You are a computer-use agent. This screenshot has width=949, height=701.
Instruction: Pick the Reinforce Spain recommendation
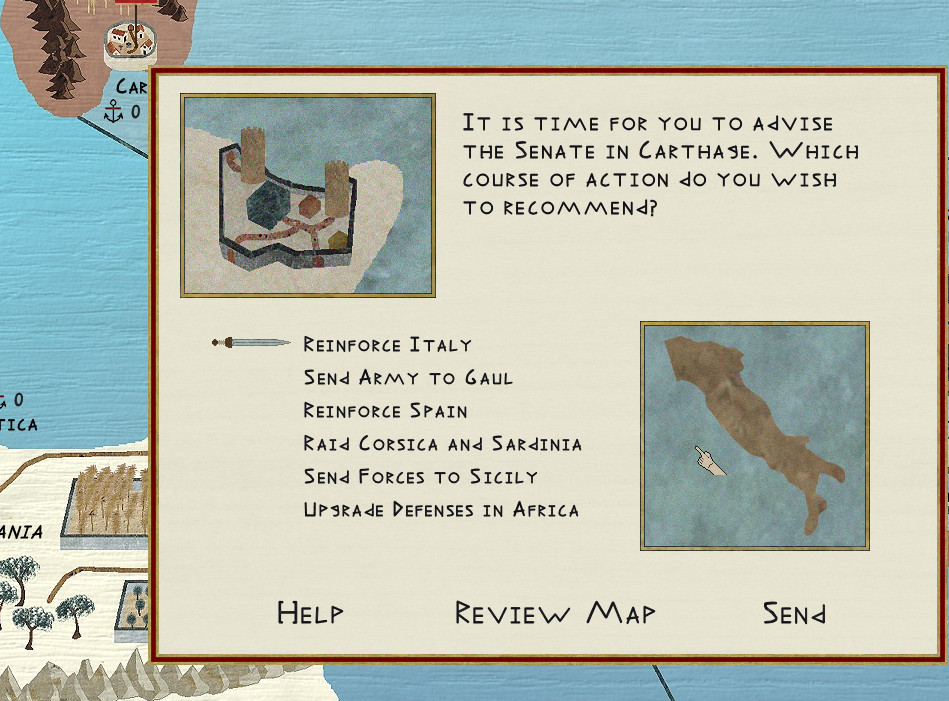[385, 411]
